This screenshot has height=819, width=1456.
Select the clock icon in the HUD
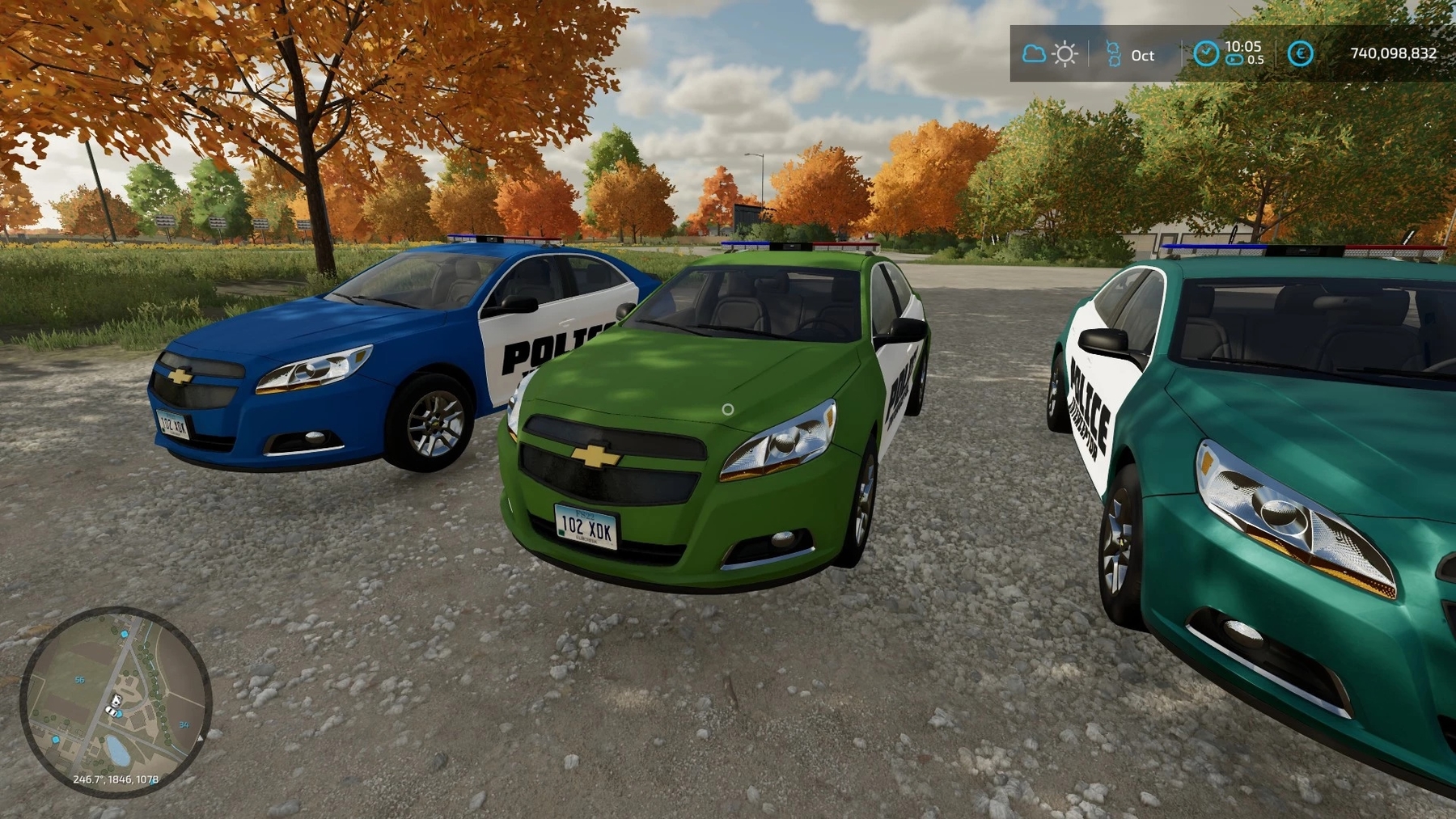point(1205,53)
